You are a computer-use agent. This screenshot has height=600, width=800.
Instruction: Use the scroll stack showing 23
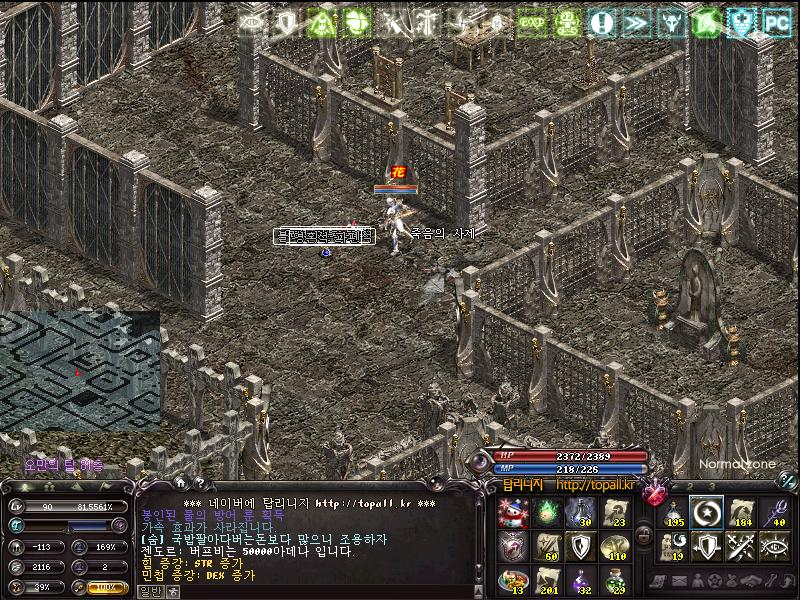[x=616, y=513]
